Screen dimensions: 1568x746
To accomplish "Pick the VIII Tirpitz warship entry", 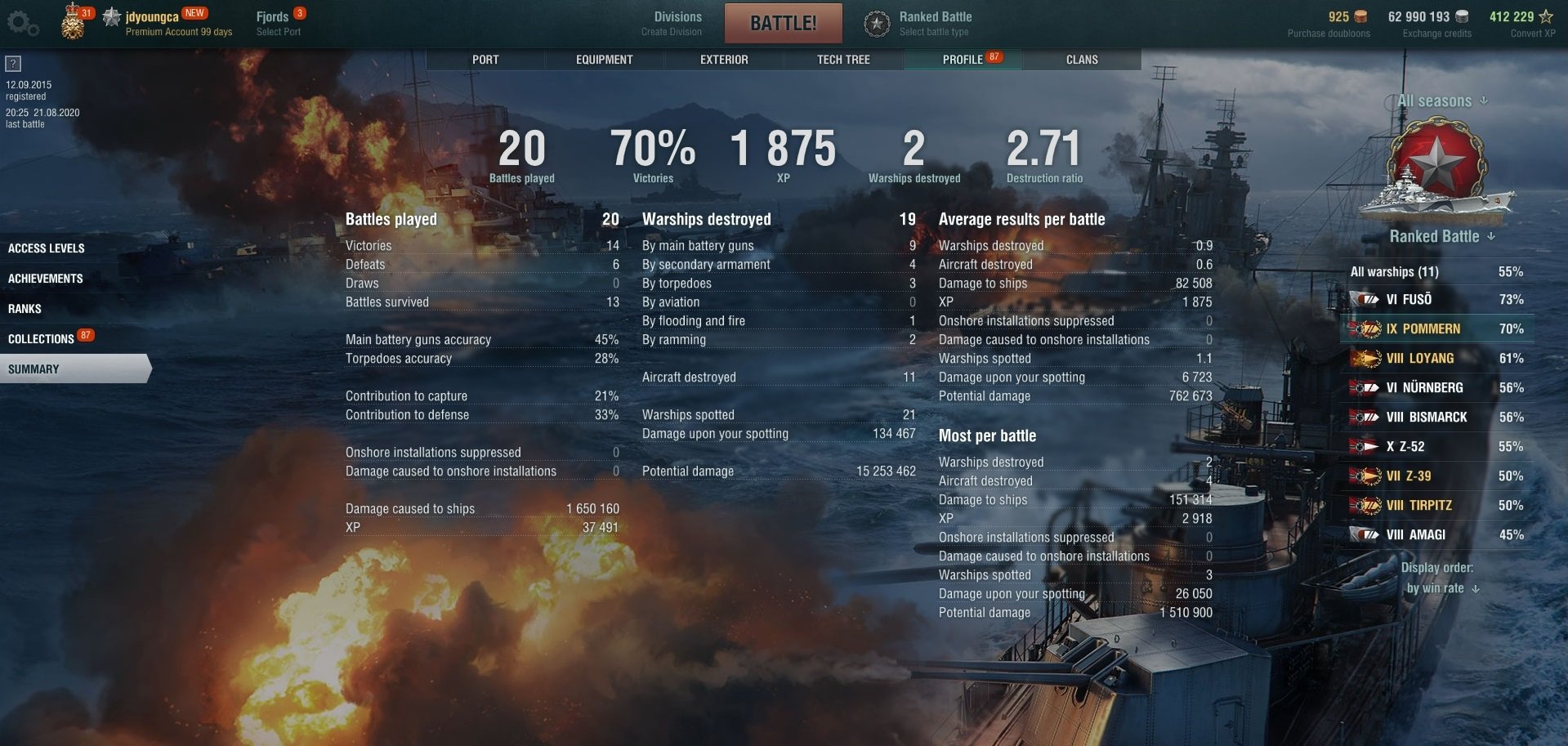I will point(1436,506).
